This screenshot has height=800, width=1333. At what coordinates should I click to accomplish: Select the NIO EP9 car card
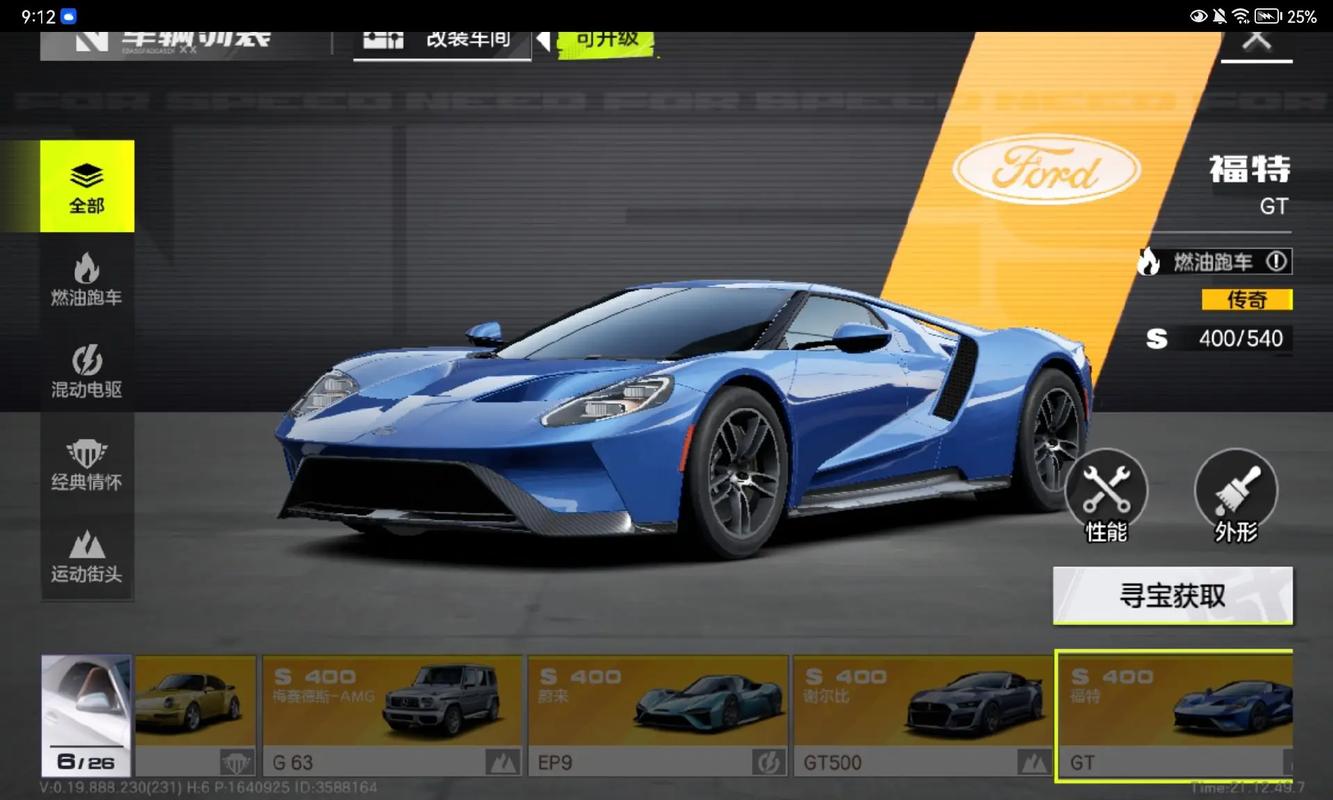tap(657, 716)
